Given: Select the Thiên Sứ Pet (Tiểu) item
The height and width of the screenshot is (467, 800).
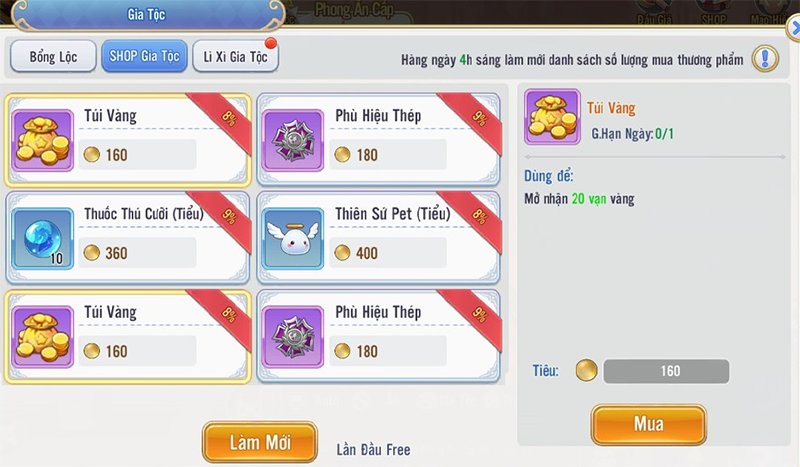Looking at the screenshot, I should click(x=378, y=237).
